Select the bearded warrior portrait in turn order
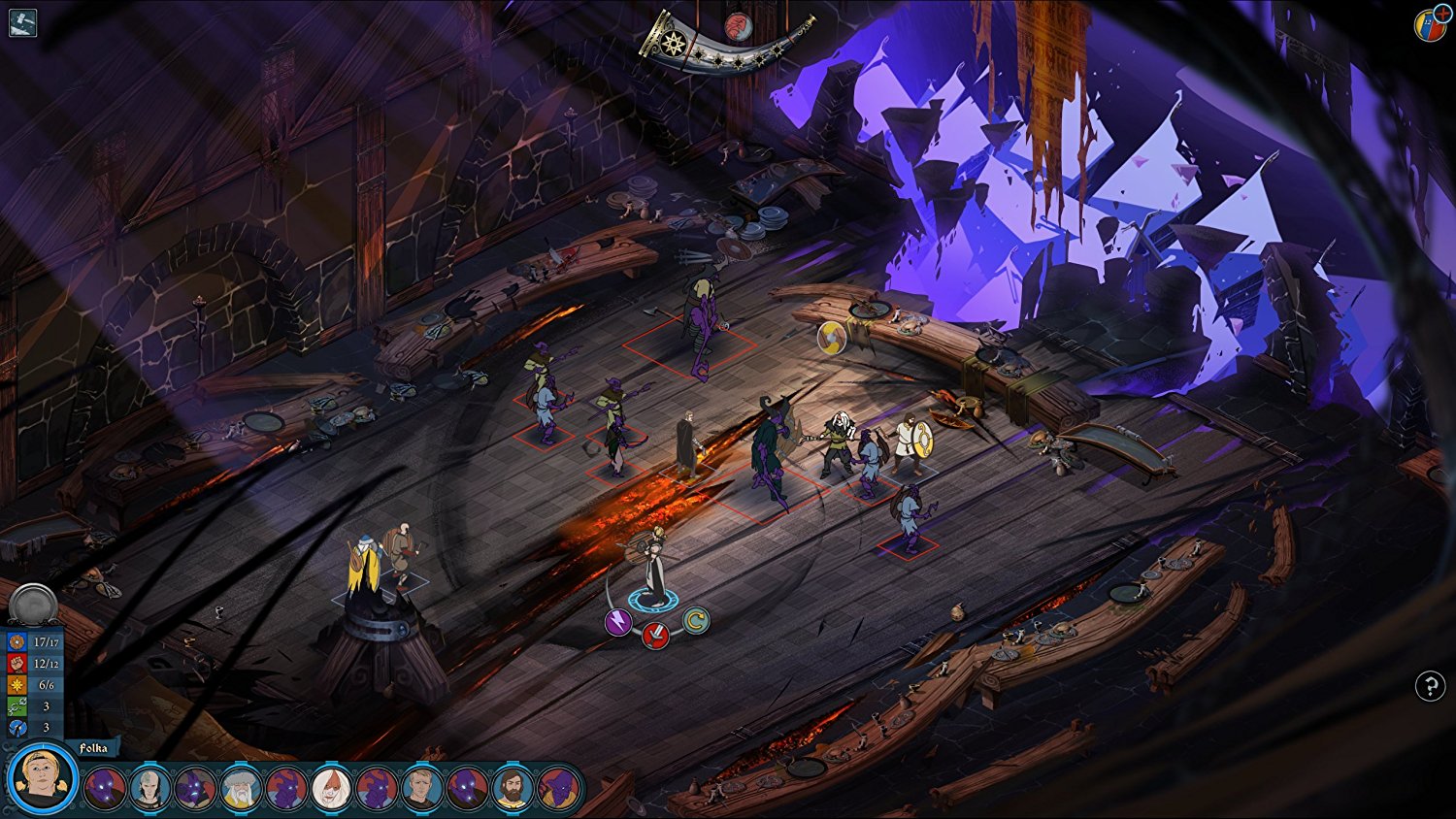The image size is (1456, 819). [x=514, y=787]
